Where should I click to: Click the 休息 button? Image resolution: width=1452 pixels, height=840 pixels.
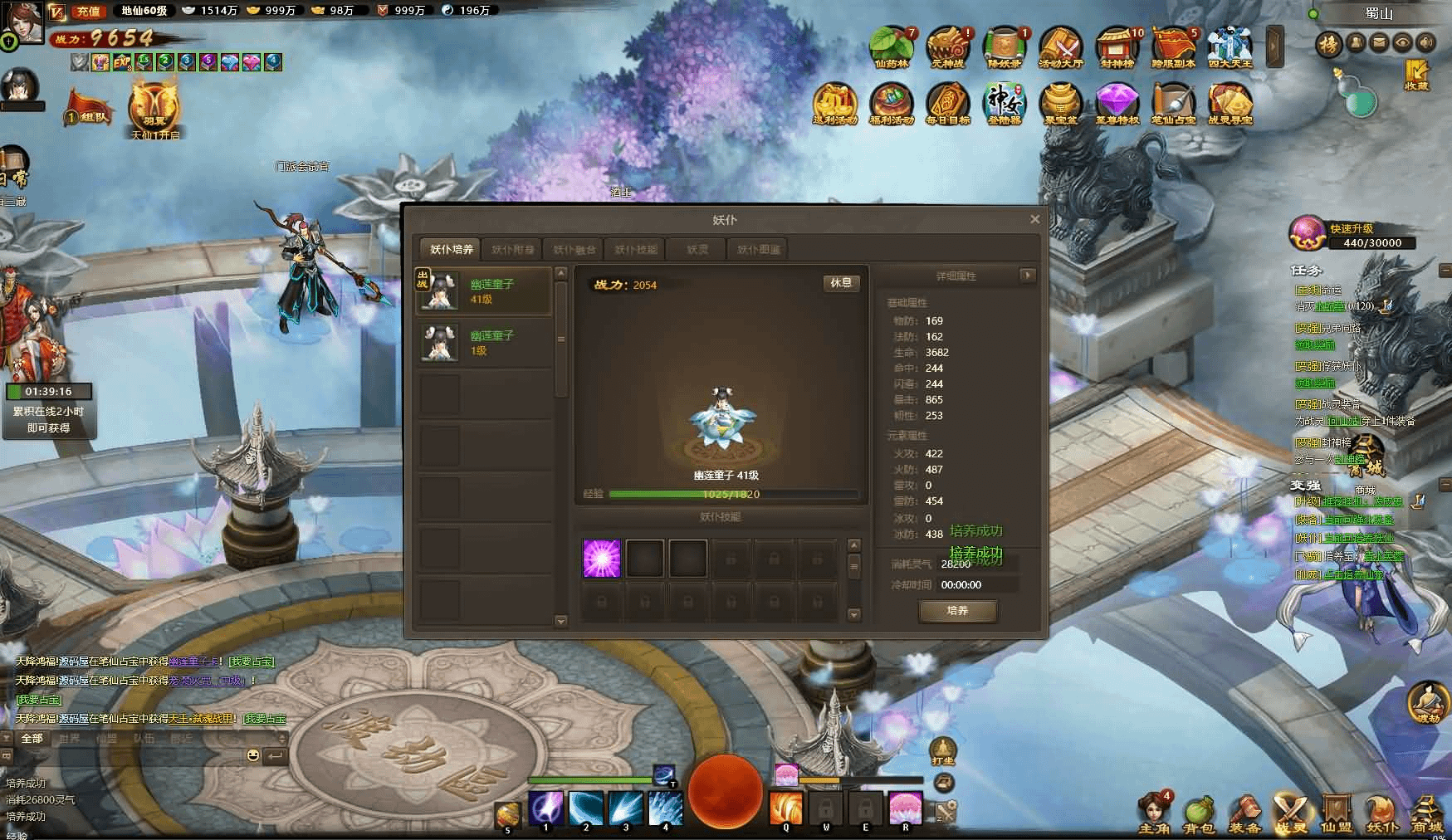[841, 283]
